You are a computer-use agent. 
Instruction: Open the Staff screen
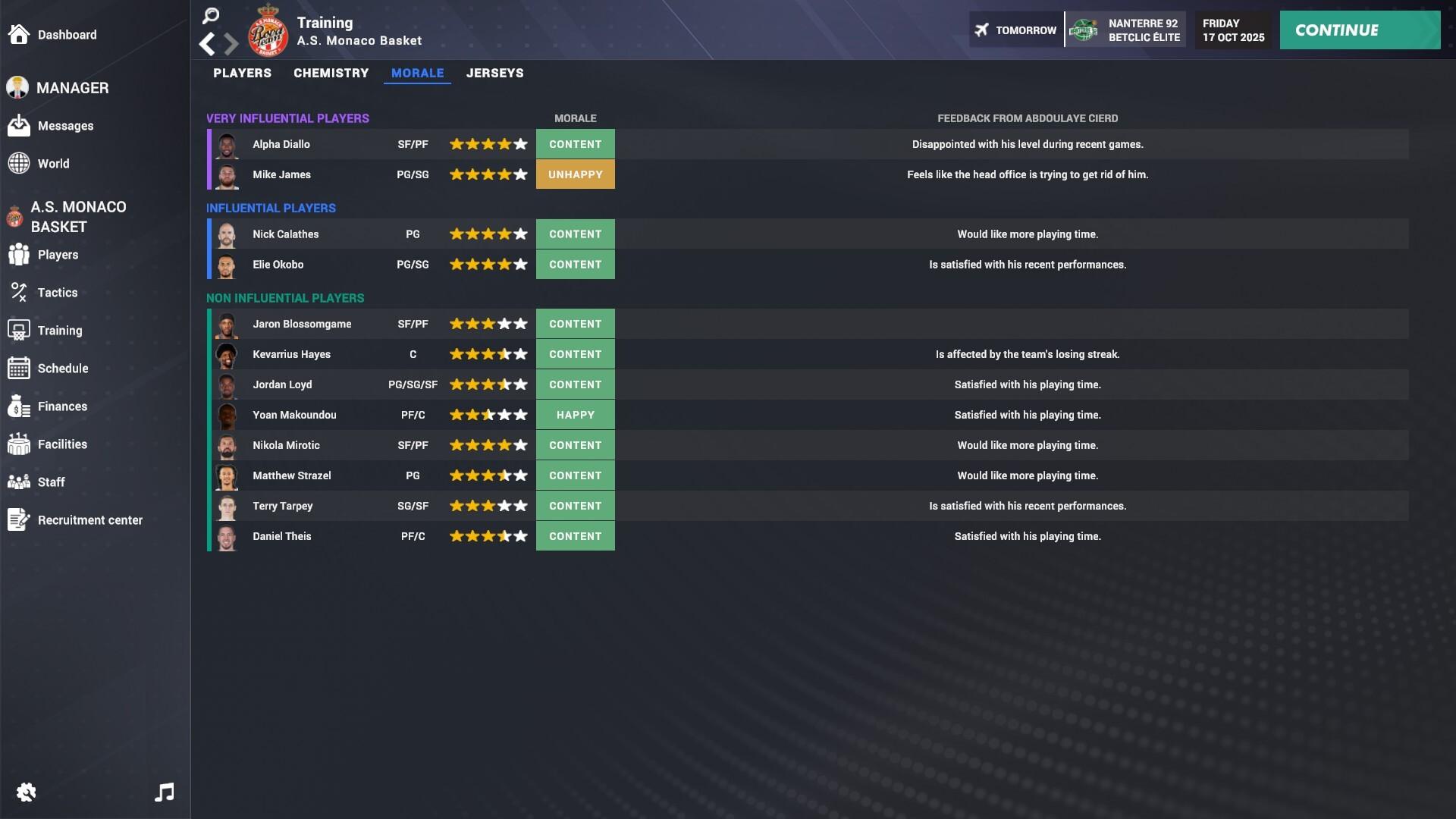[52, 482]
